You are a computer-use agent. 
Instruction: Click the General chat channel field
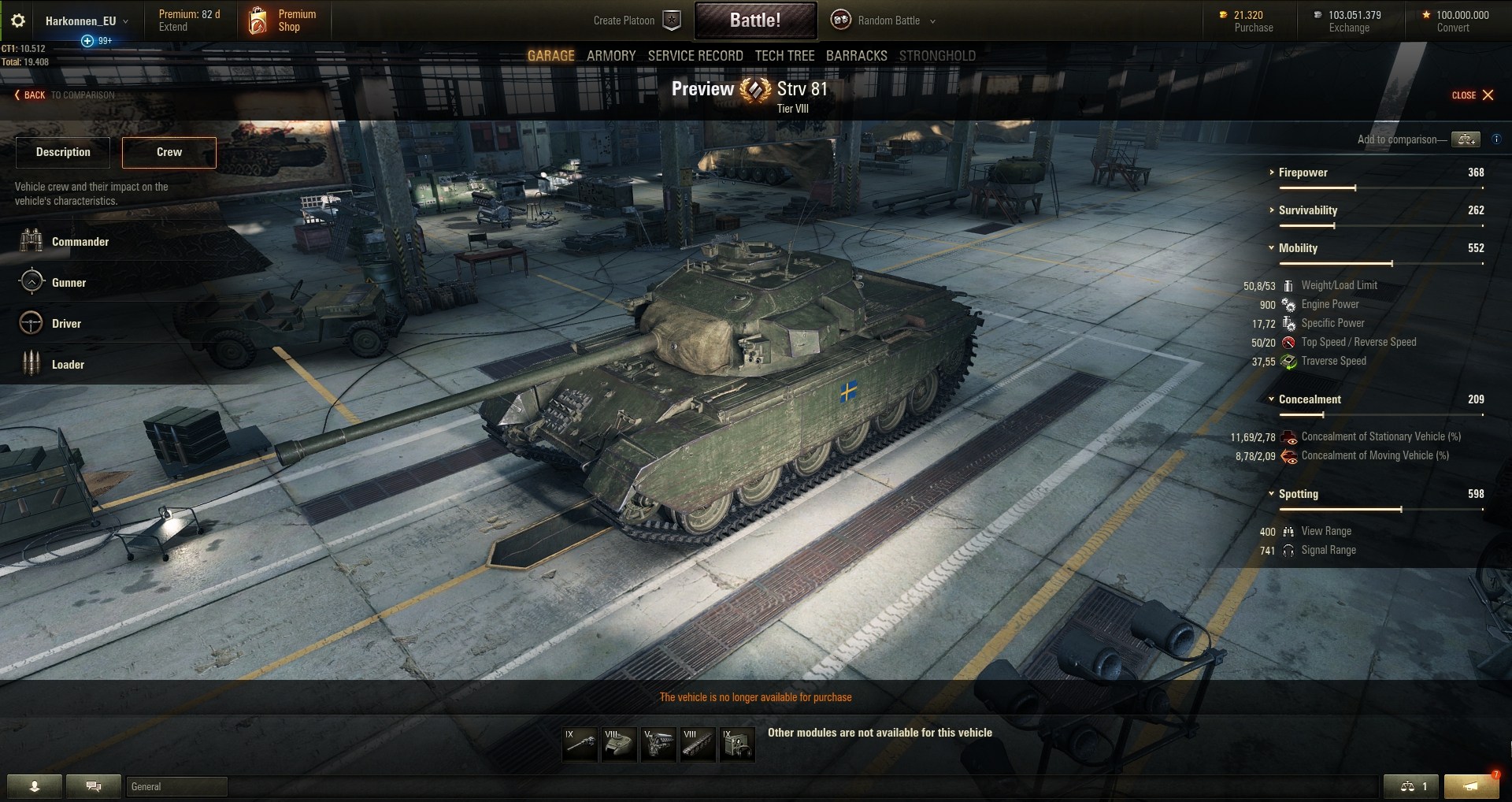176,786
